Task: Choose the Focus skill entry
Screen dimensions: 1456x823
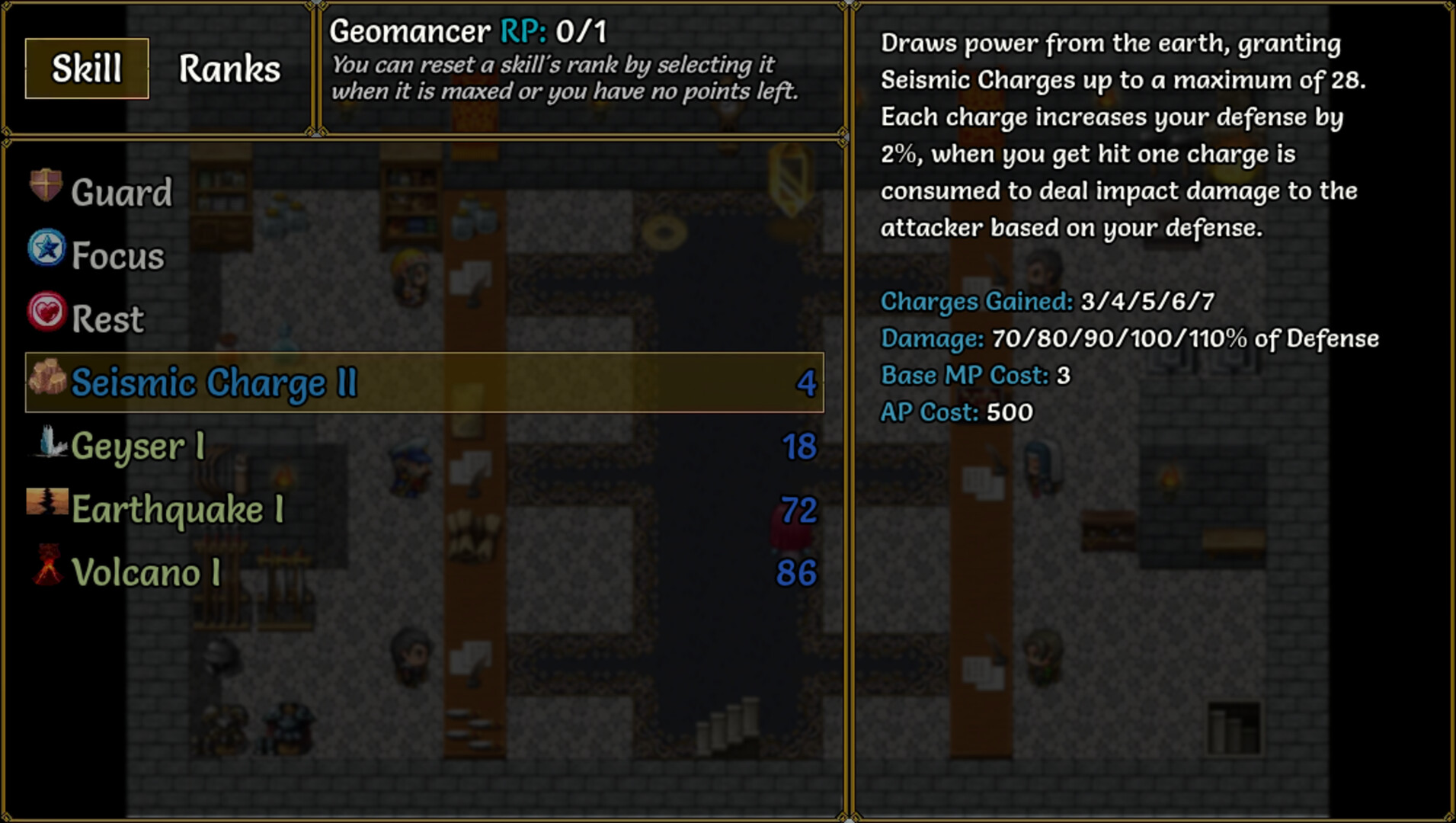Action: click(x=117, y=256)
